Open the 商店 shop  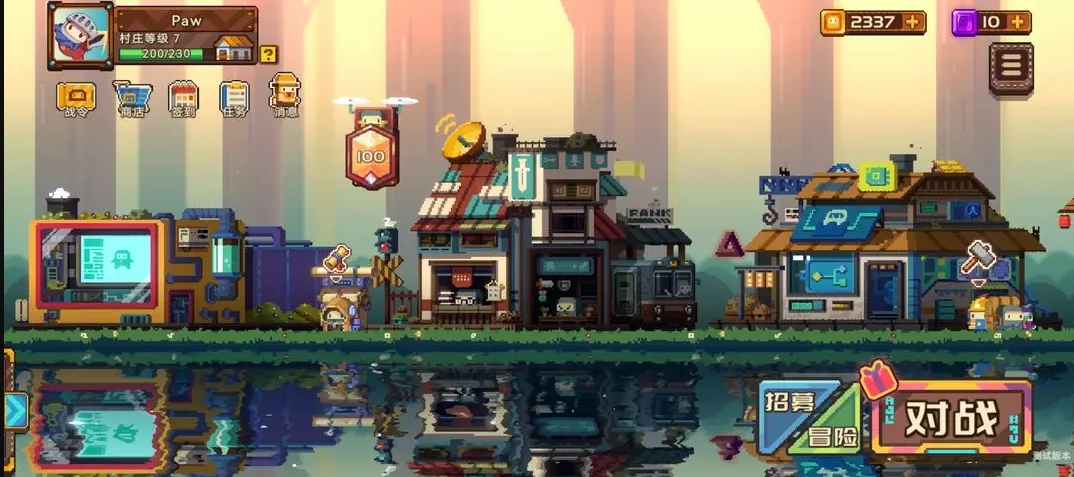[132, 98]
